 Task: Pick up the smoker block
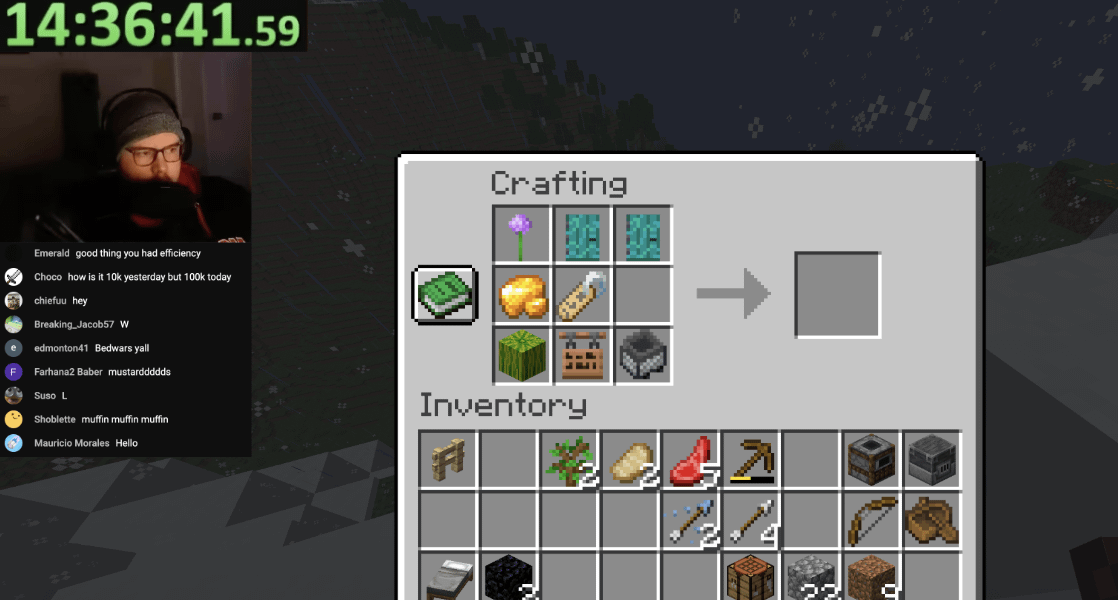click(x=872, y=460)
